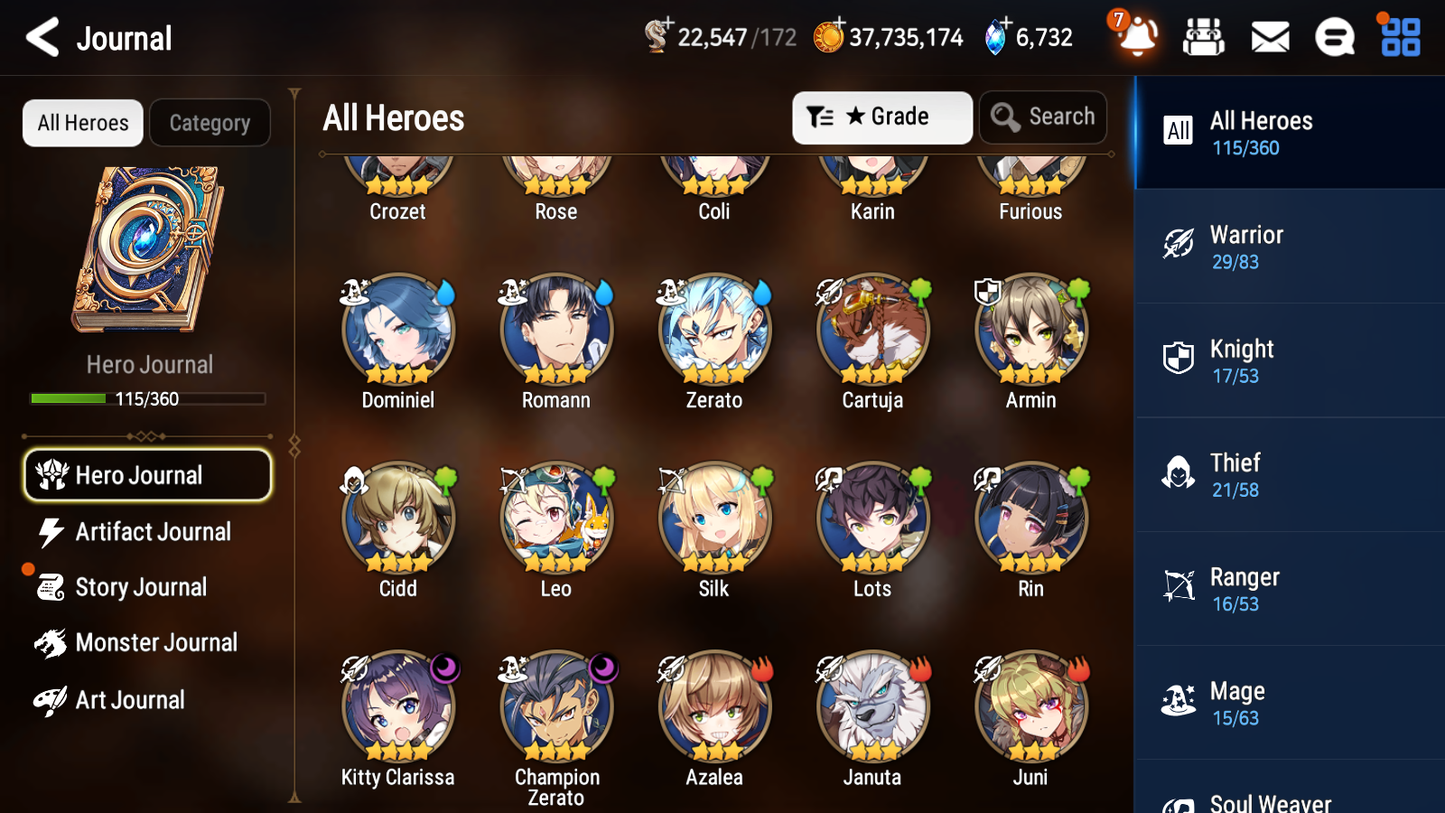Switch to the Category view toggle

pos(210,122)
